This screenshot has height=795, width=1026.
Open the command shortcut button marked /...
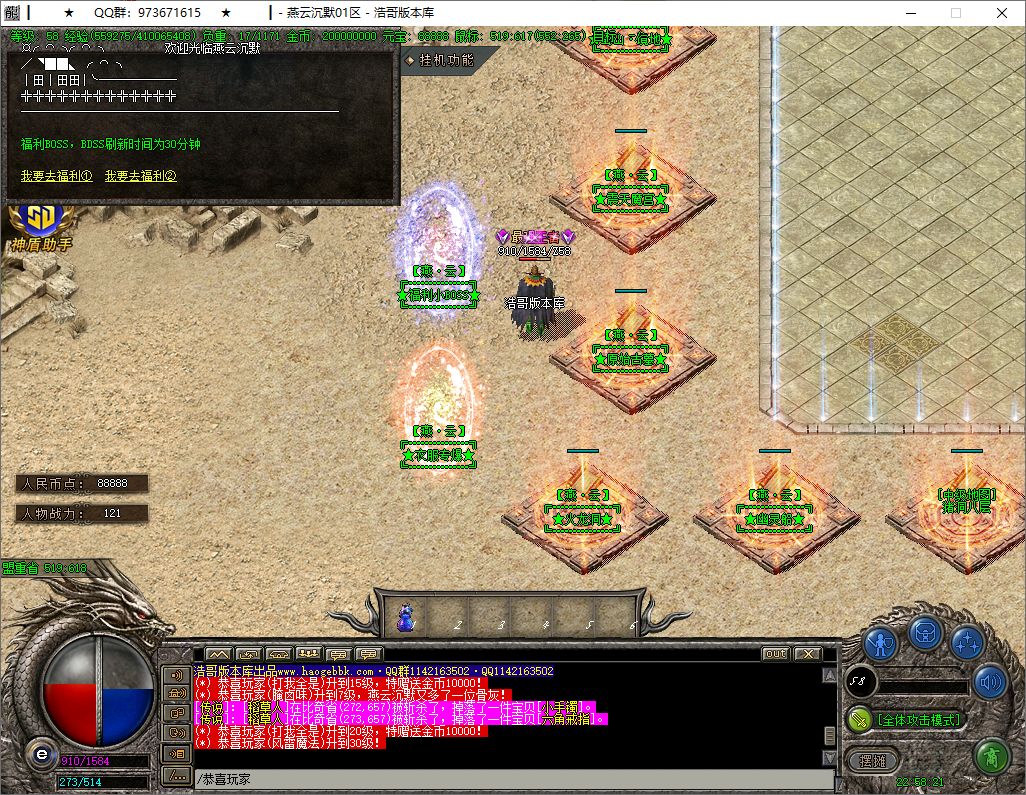[177, 775]
